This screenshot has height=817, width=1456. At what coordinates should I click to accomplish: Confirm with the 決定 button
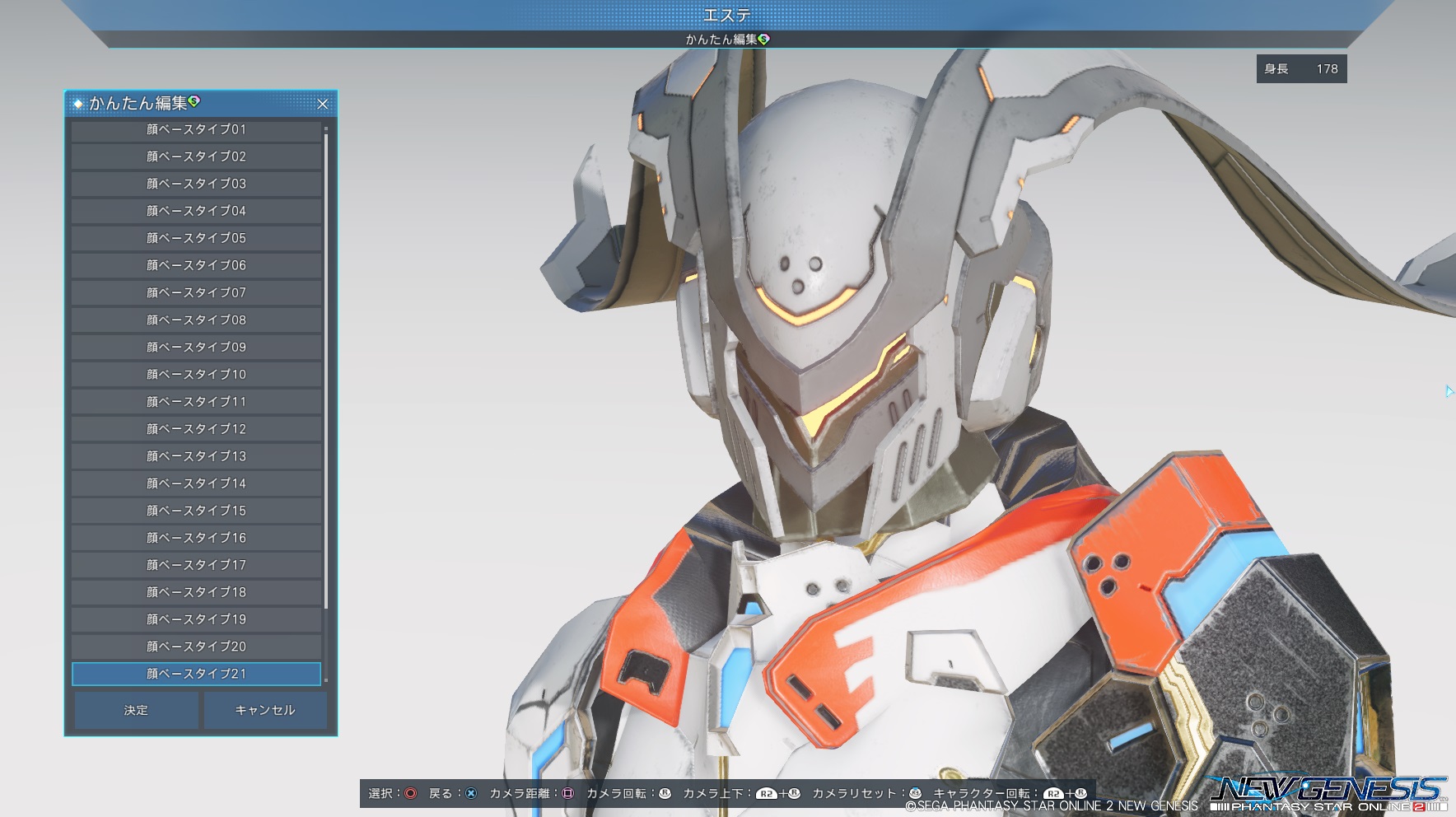[x=137, y=710]
